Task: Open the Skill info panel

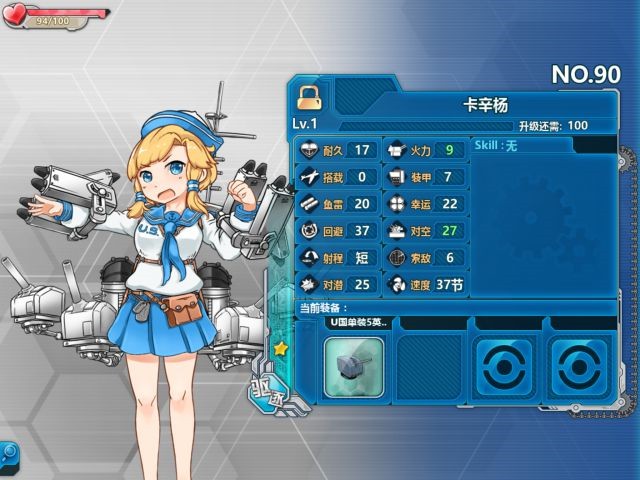Action: [x=543, y=146]
